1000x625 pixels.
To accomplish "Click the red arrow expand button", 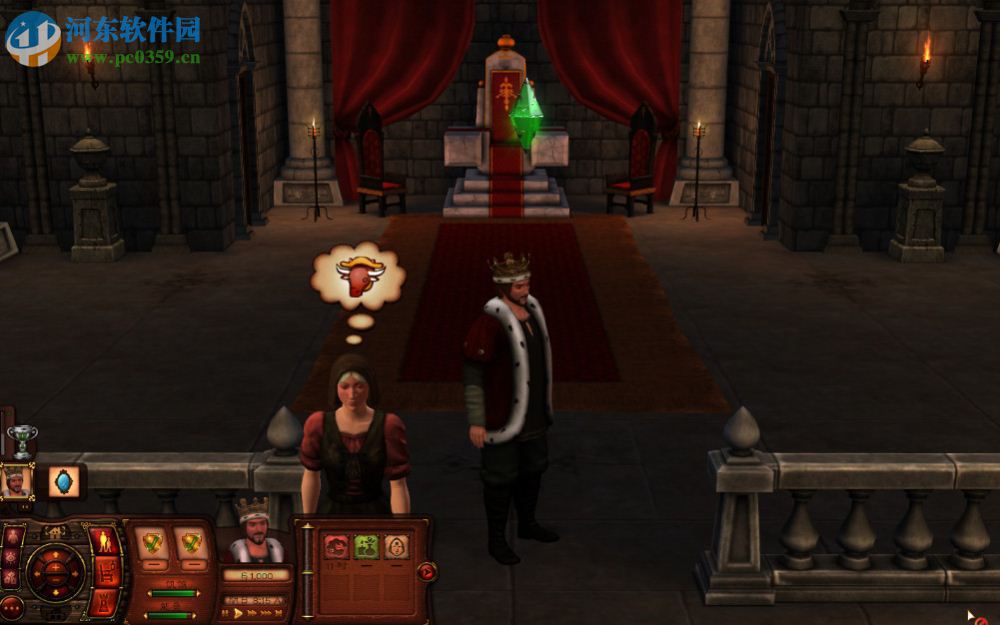I will point(427,572).
